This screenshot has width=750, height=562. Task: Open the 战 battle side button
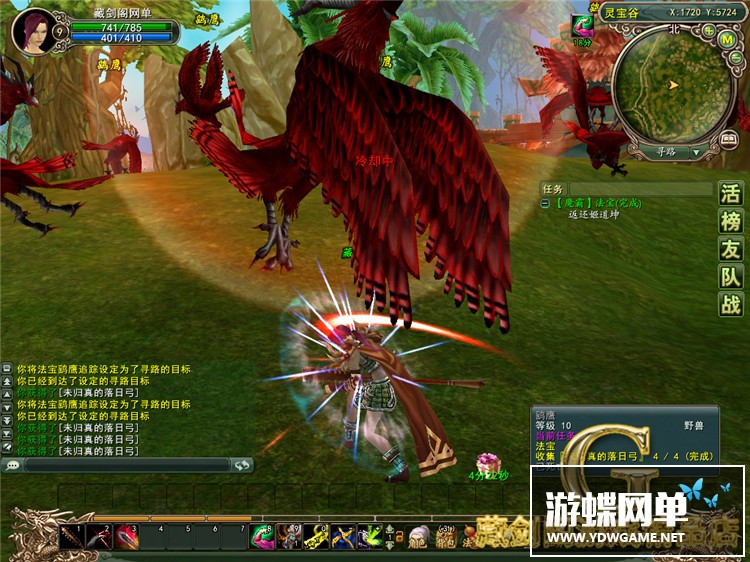(x=731, y=306)
